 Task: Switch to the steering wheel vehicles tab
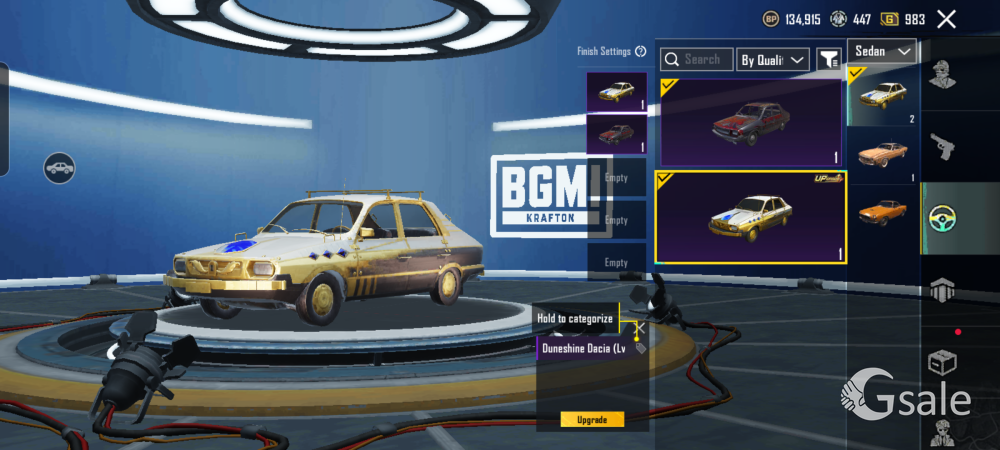click(940, 218)
